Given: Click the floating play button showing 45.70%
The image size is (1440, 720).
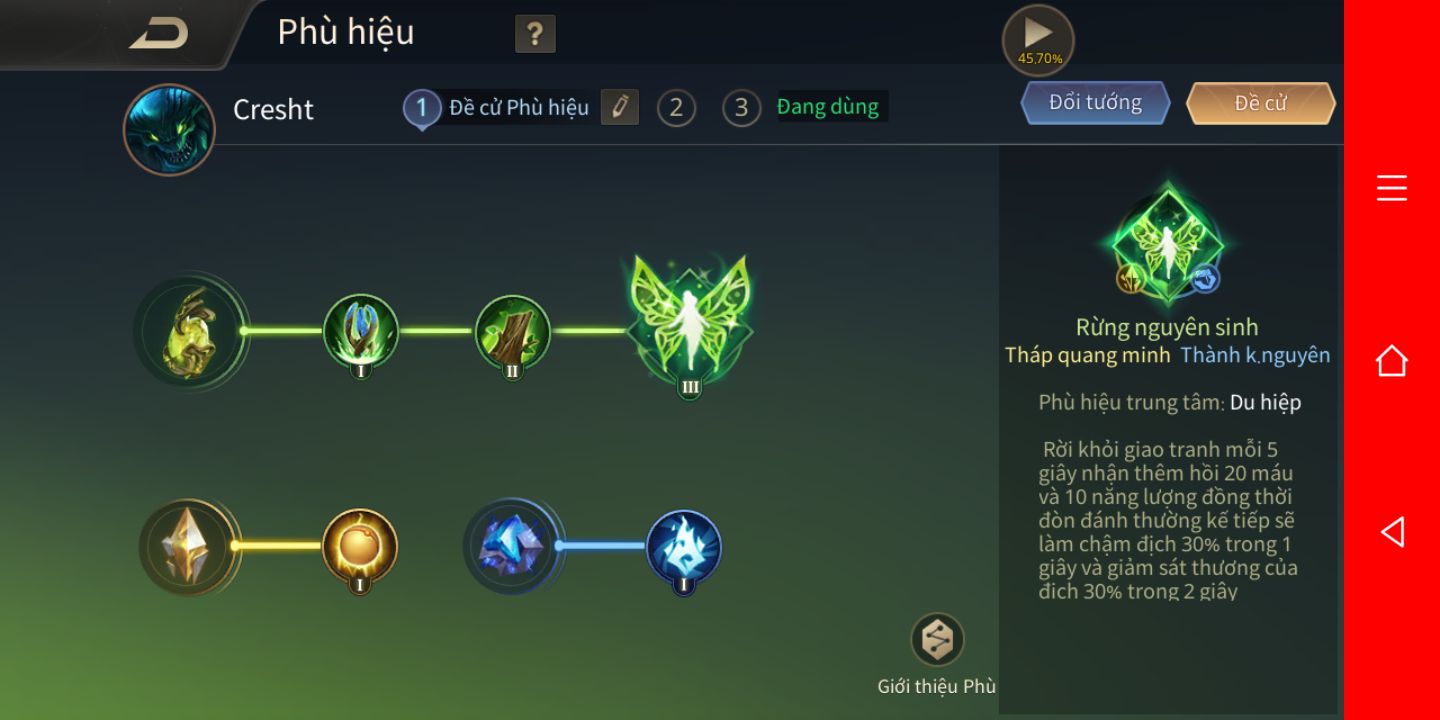Looking at the screenshot, I should pyautogui.click(x=1038, y=40).
